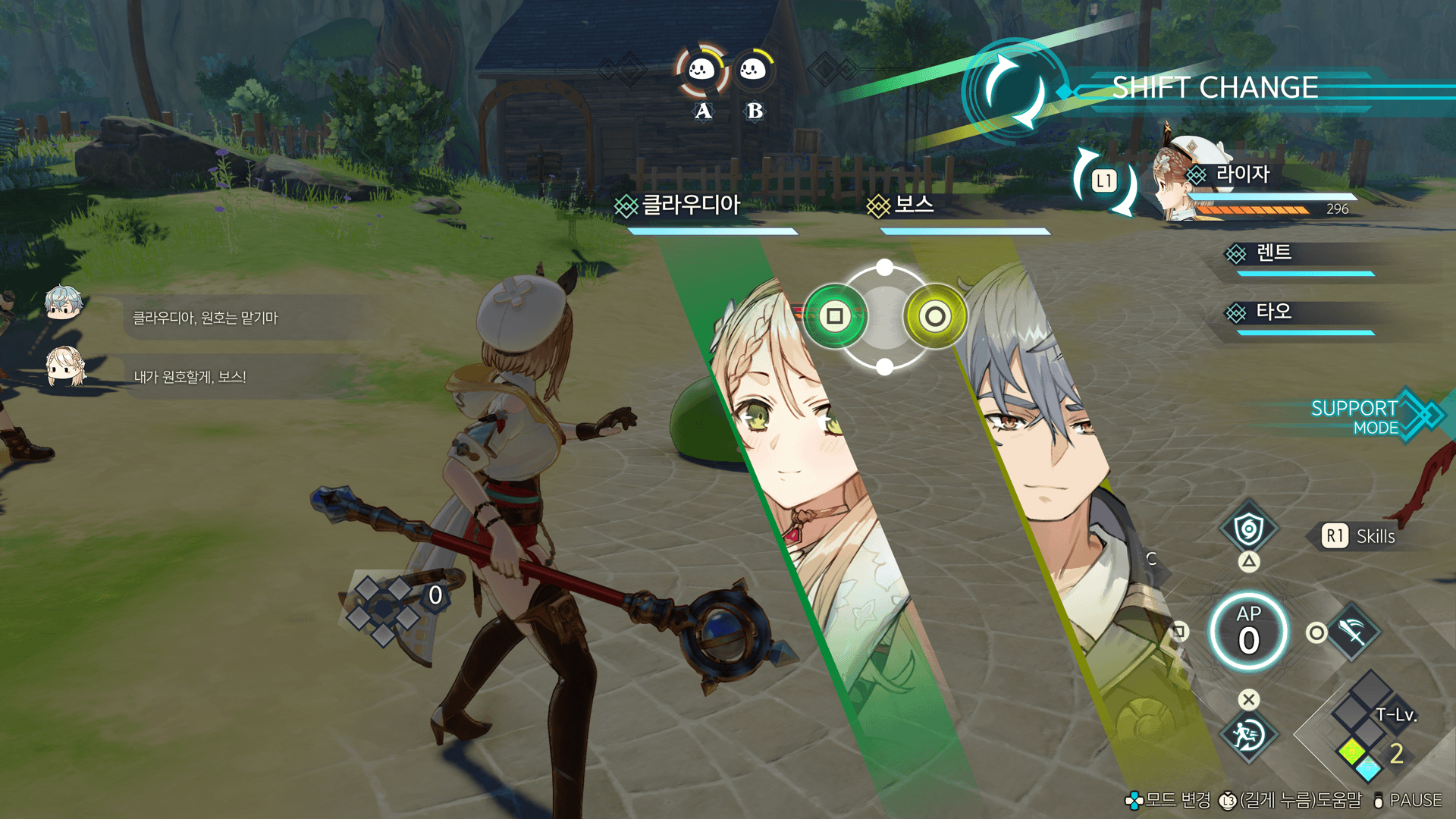Click the running figure flee icon

(x=1247, y=734)
